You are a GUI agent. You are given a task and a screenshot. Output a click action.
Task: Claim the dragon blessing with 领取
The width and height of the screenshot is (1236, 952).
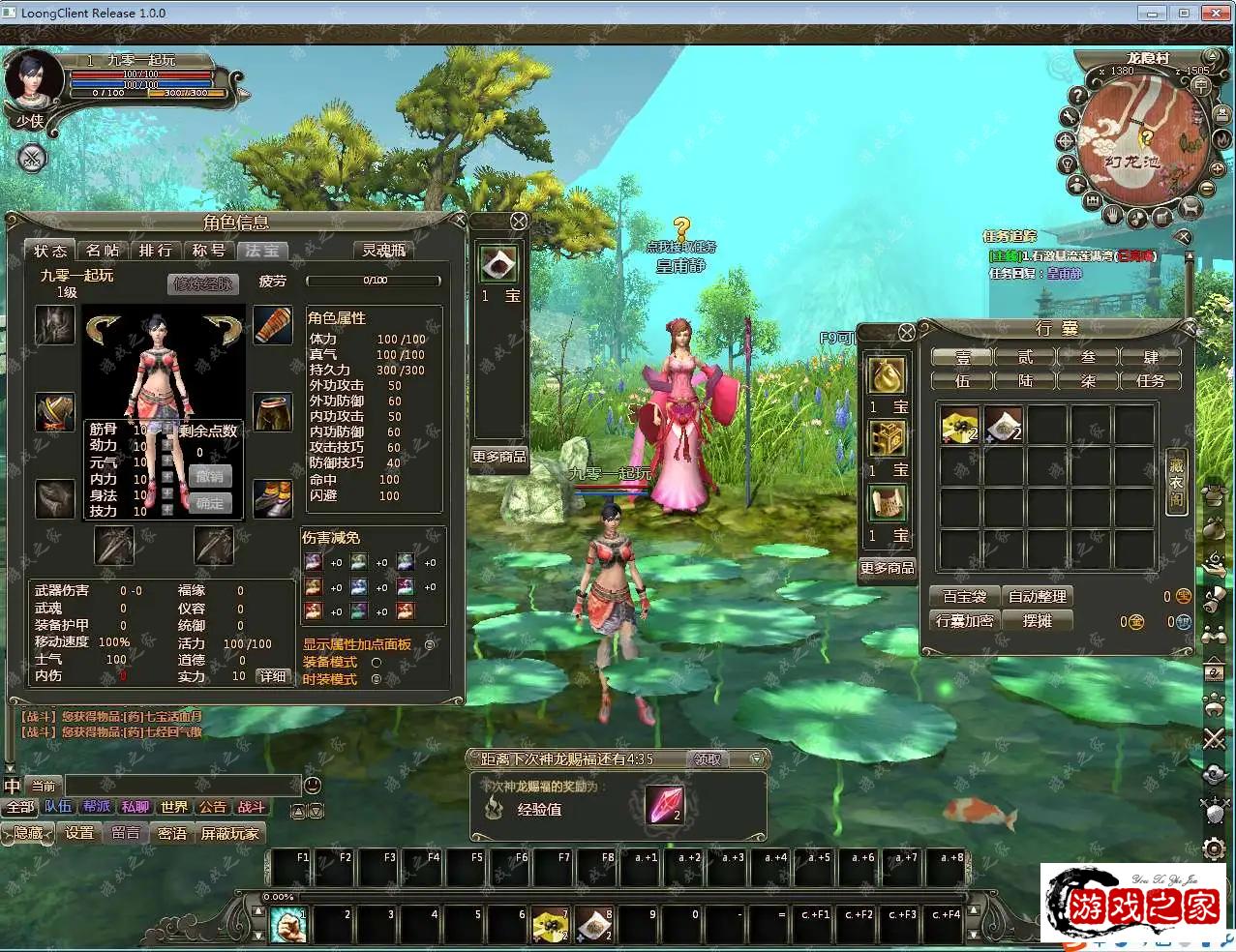708,759
